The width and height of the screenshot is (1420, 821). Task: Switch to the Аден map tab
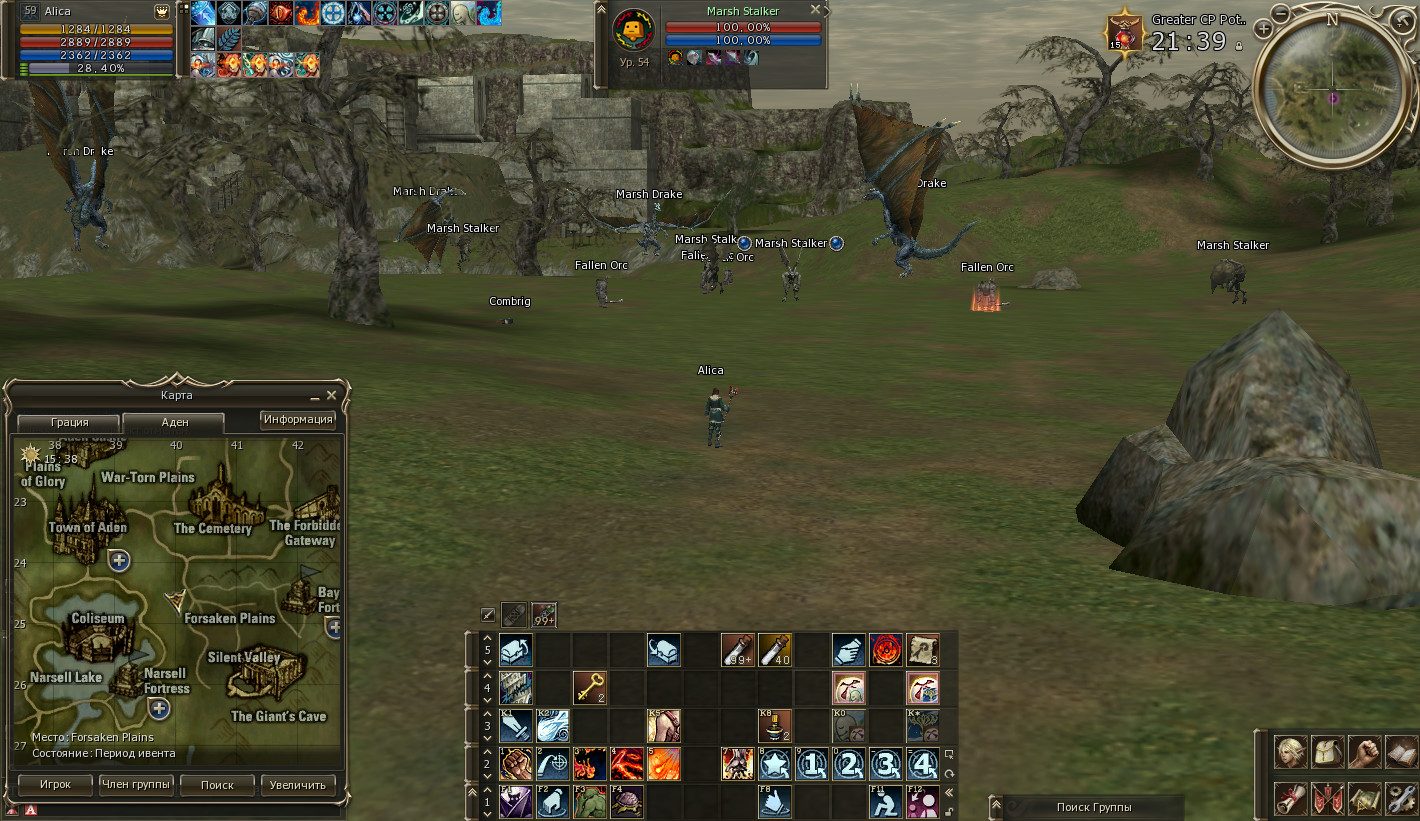(174, 422)
